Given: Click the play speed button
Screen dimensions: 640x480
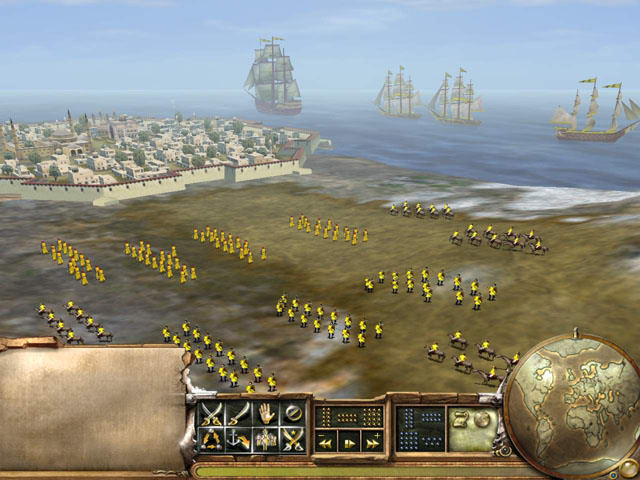Looking at the screenshot, I should (349, 441).
